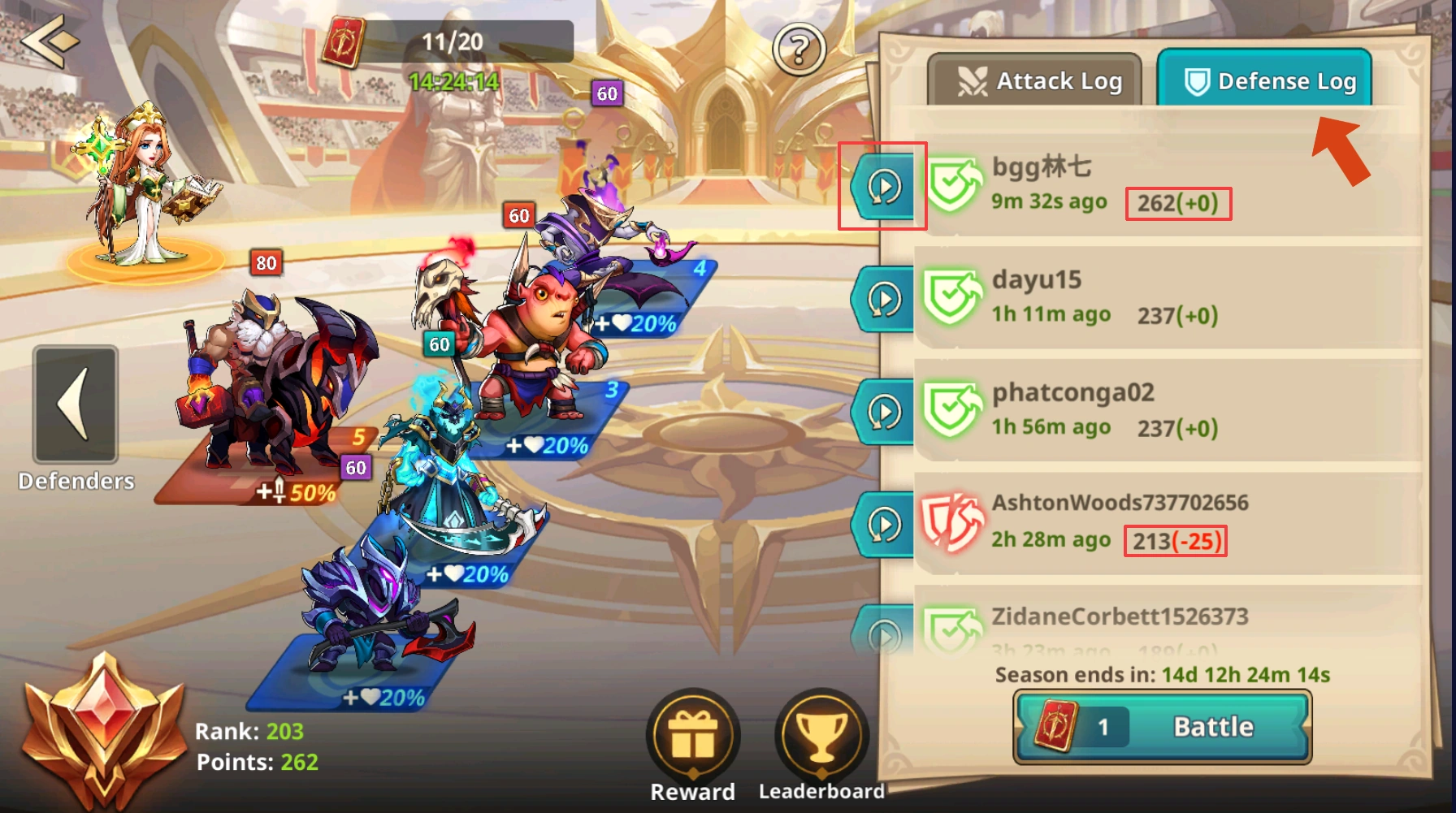Select the Defense Log tab
Screen dimensions: 1456x813
pos(1263,80)
